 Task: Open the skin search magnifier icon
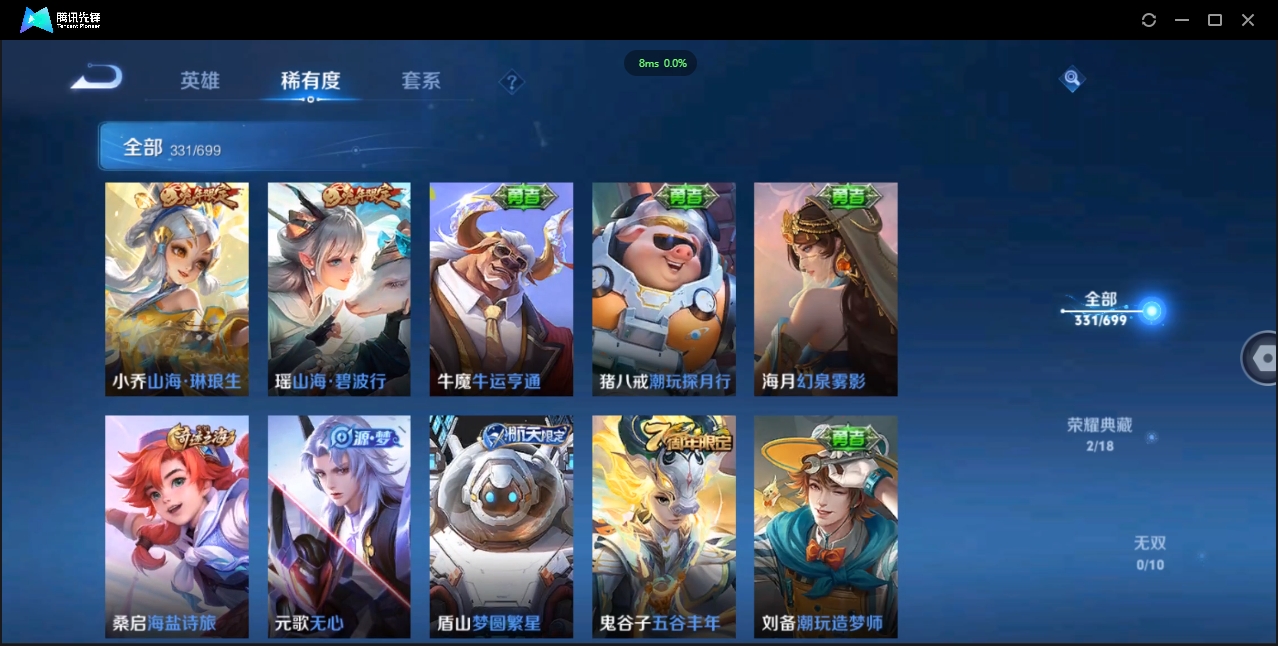tap(1072, 79)
